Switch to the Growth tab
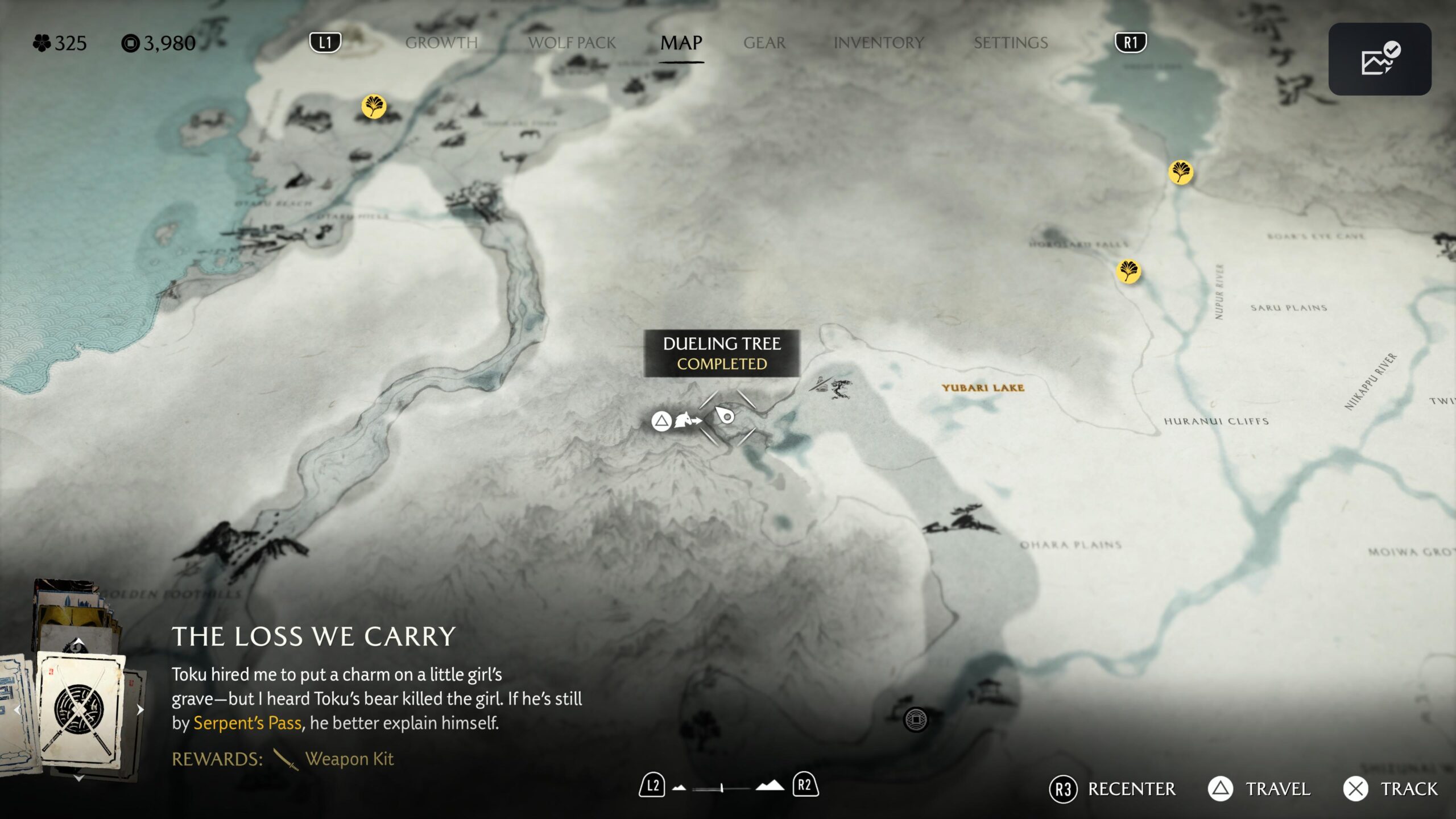Screen dimensions: 1456x819 [x=441, y=43]
